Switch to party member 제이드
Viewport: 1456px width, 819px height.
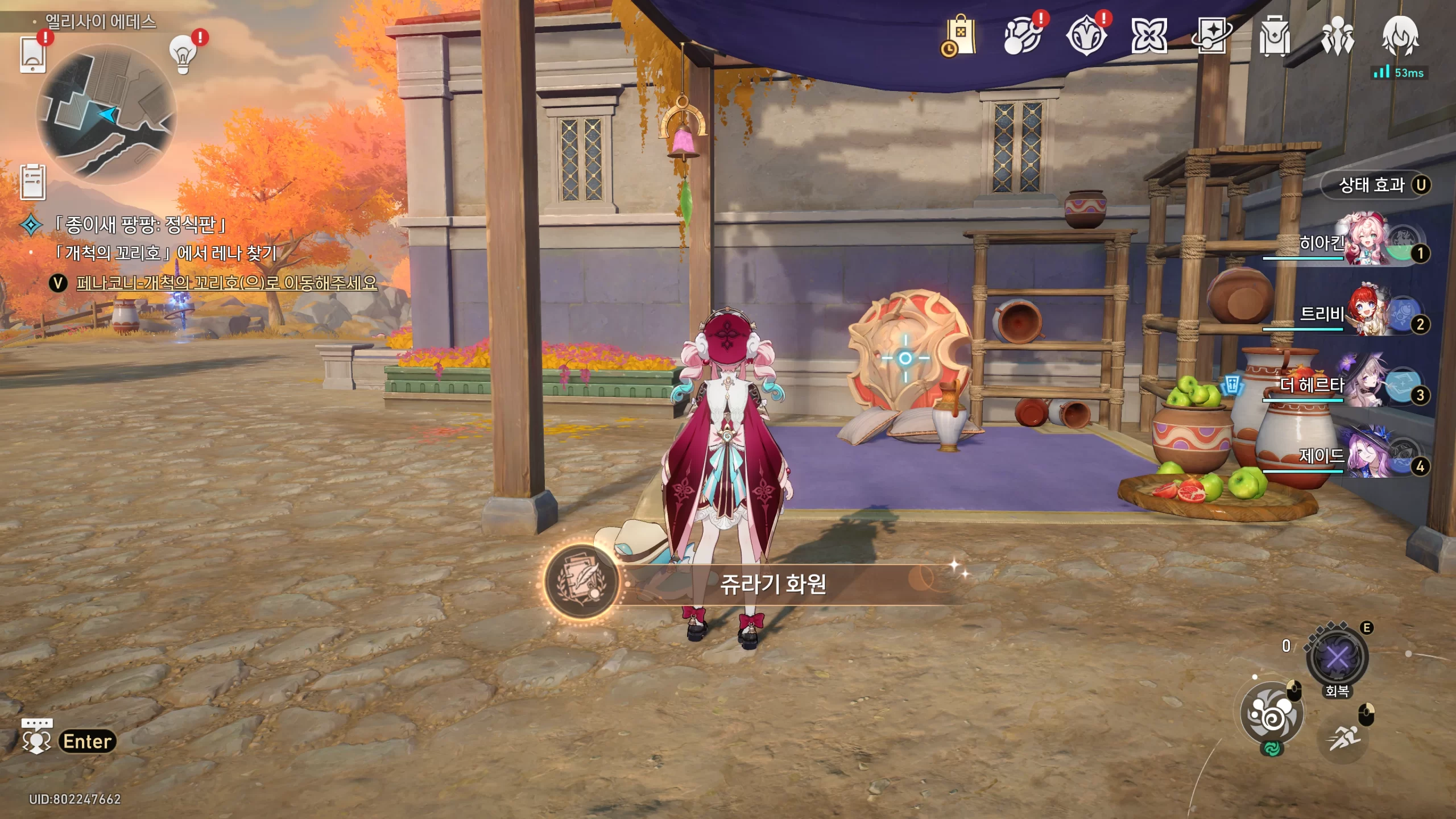pyautogui.click(x=1365, y=455)
